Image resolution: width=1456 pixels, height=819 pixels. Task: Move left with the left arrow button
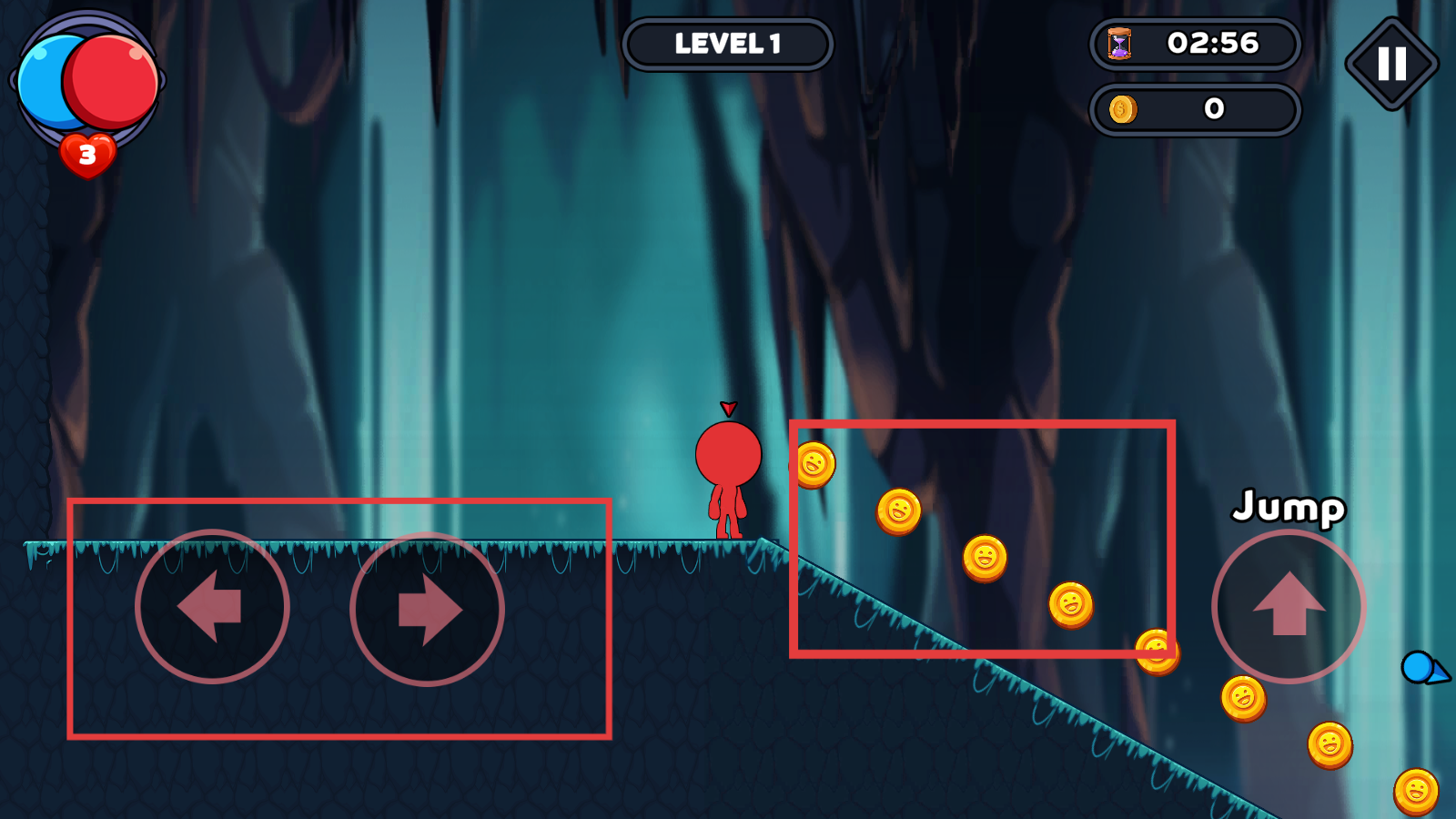tap(212, 607)
